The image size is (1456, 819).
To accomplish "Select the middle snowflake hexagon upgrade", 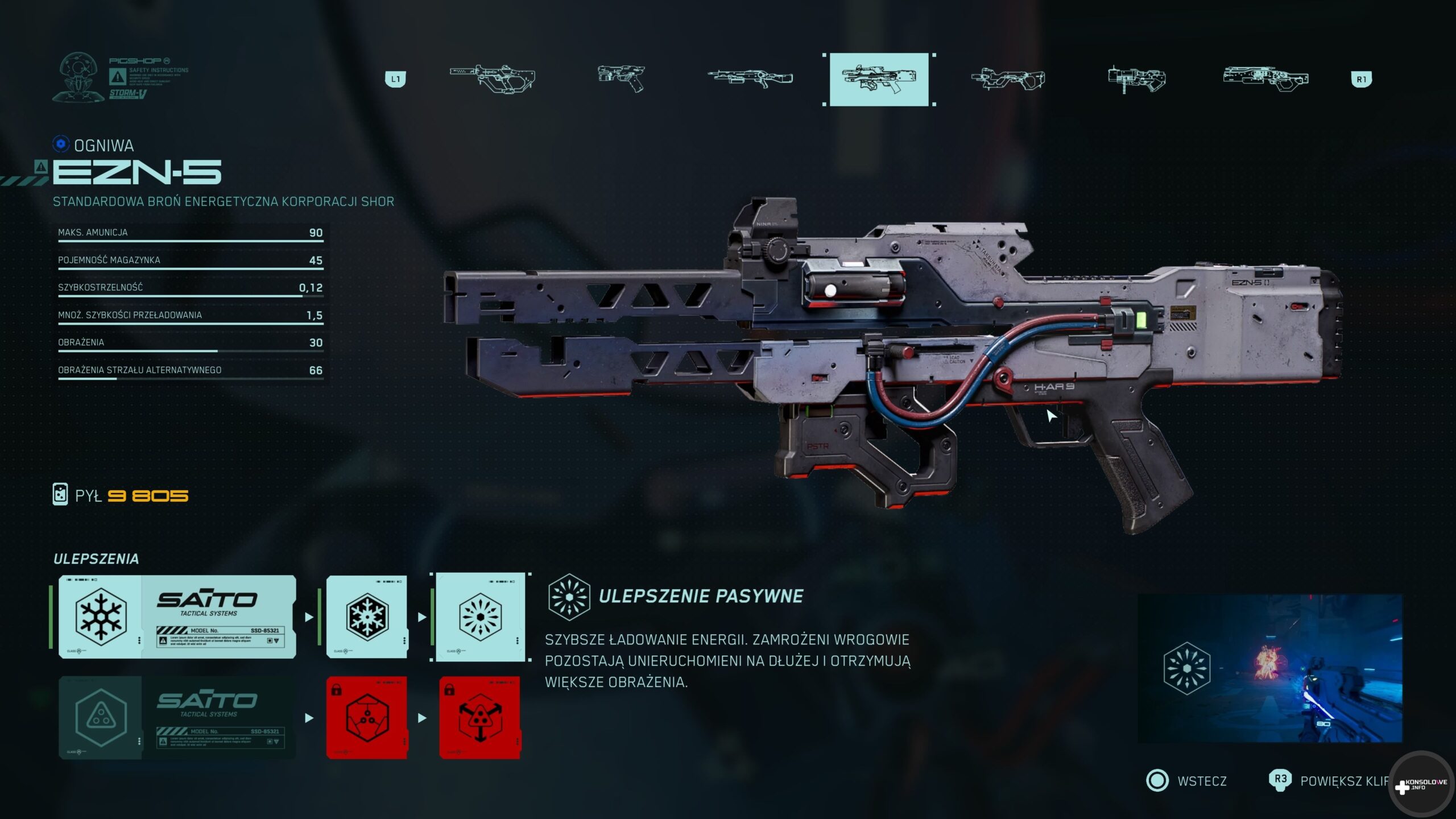I will point(367,617).
